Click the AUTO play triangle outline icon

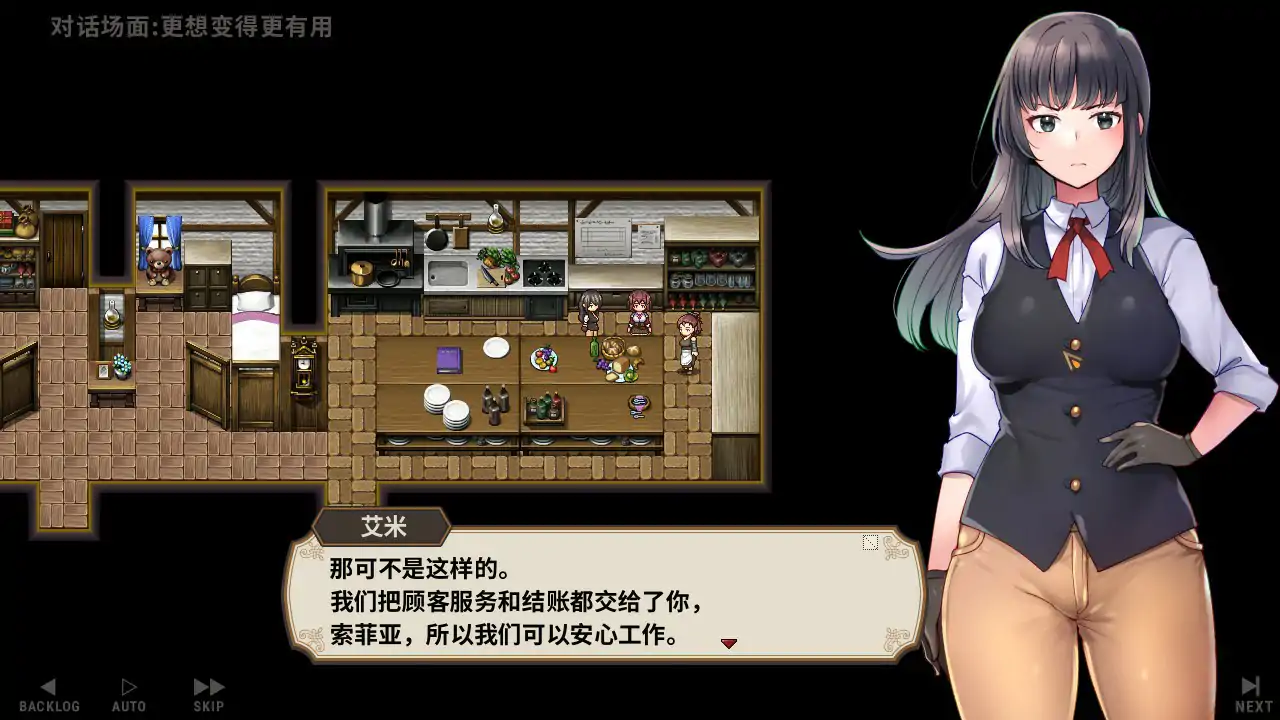pos(128,684)
